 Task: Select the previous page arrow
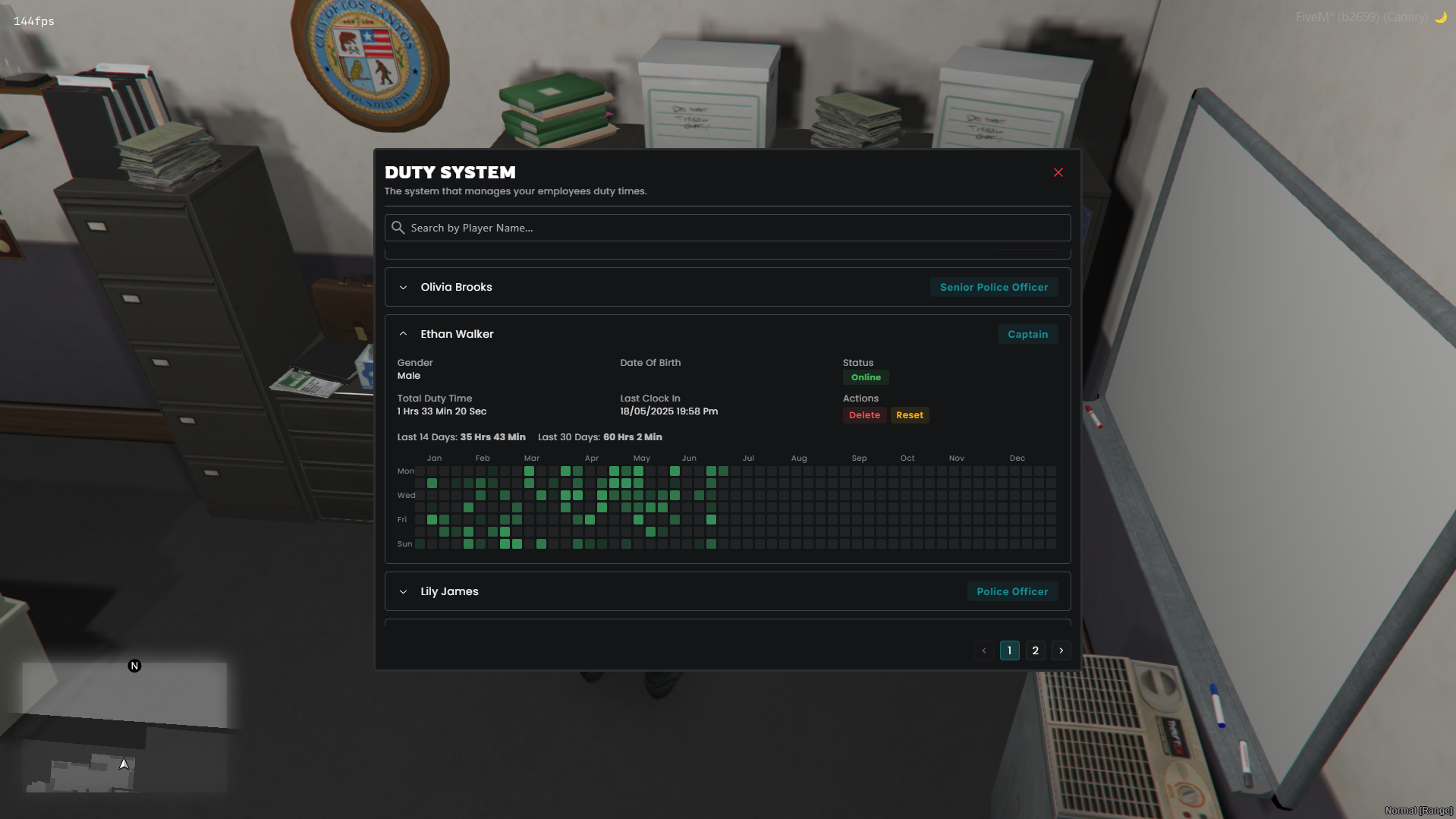click(983, 650)
